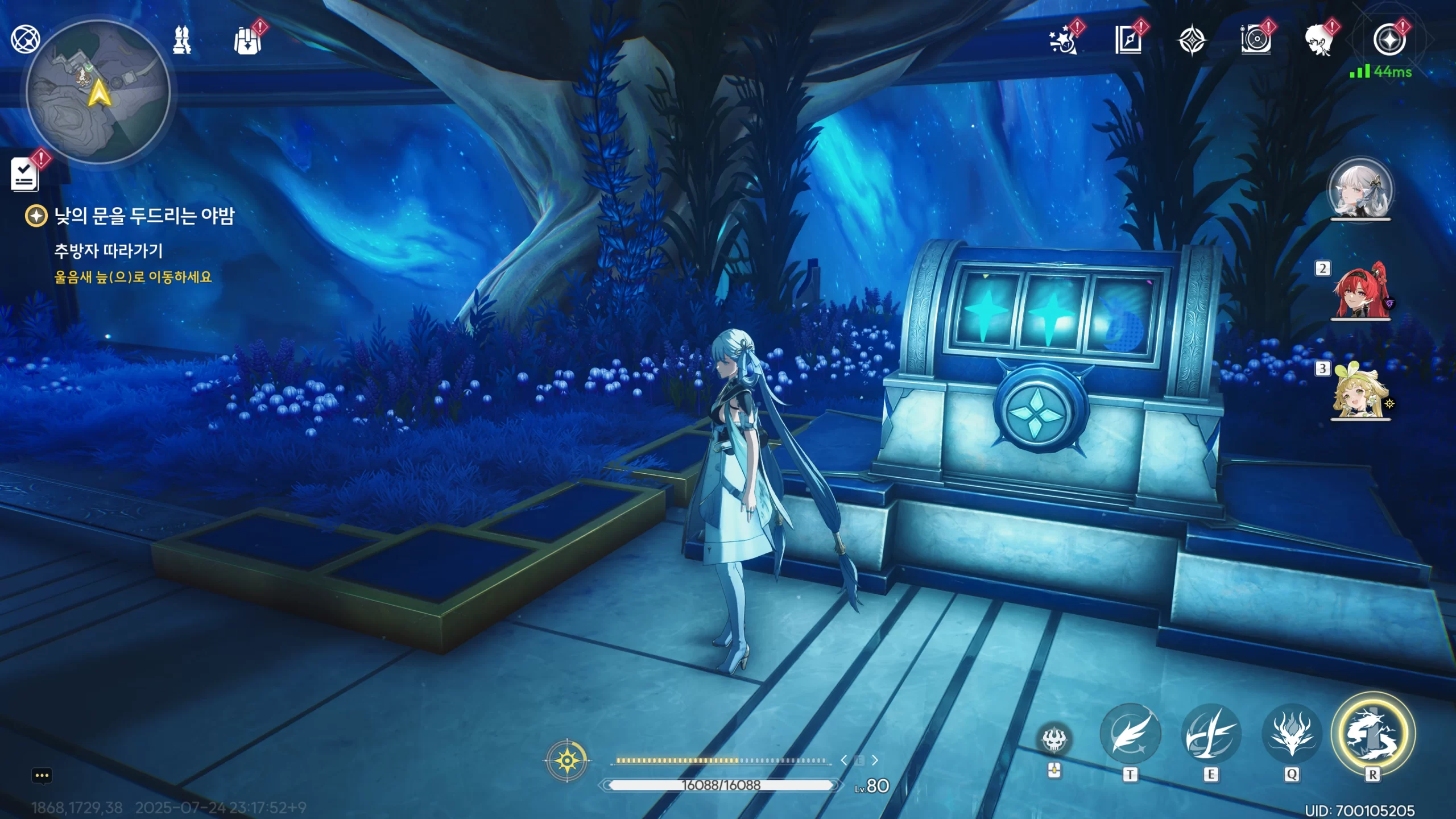Switch to the blonde party member
The image size is (1456, 819).
(1360, 390)
